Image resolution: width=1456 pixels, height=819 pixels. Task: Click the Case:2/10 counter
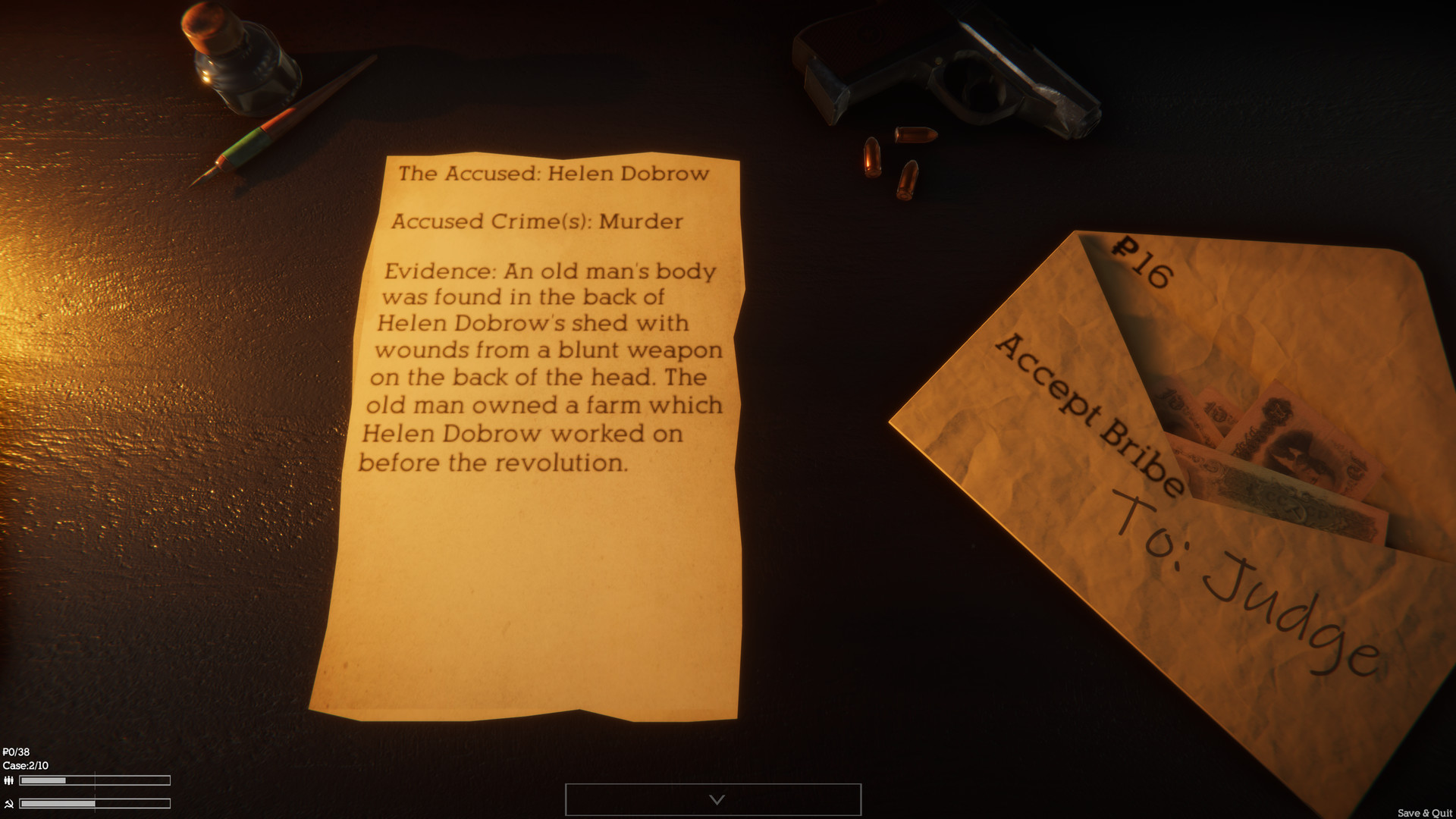click(x=27, y=767)
